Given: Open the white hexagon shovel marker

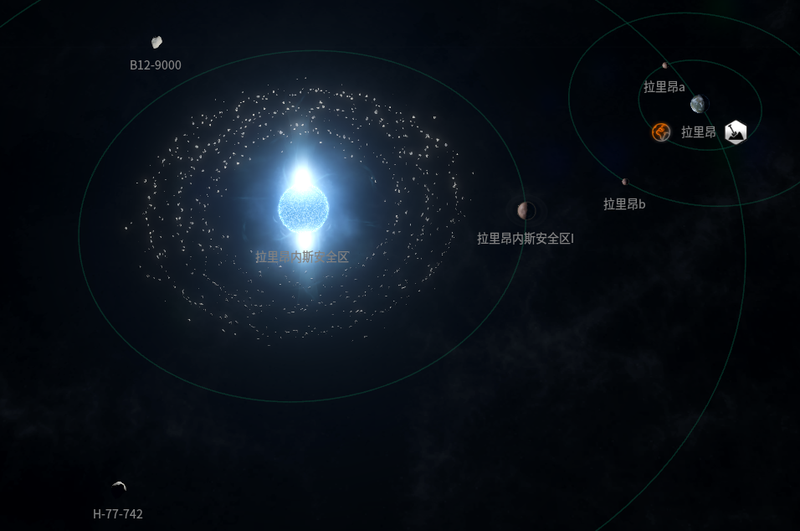Looking at the screenshot, I should [736, 131].
